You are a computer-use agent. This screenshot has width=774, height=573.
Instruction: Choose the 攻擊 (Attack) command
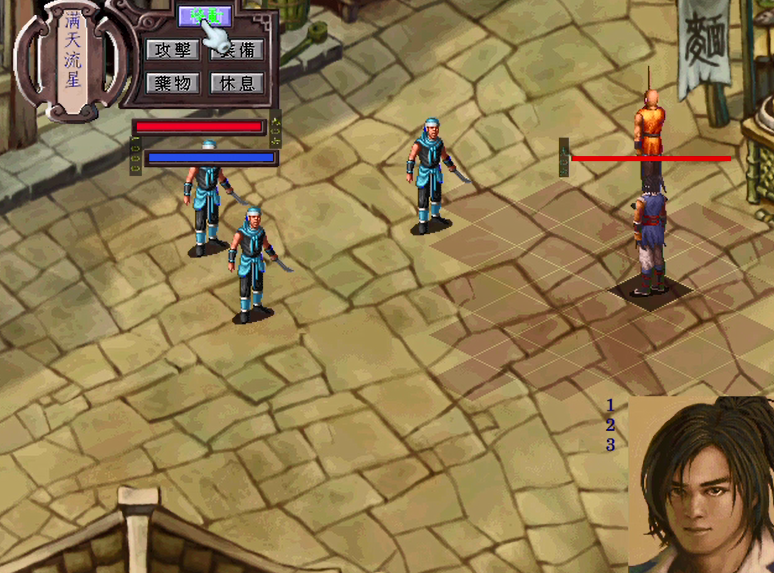pyautogui.click(x=171, y=50)
